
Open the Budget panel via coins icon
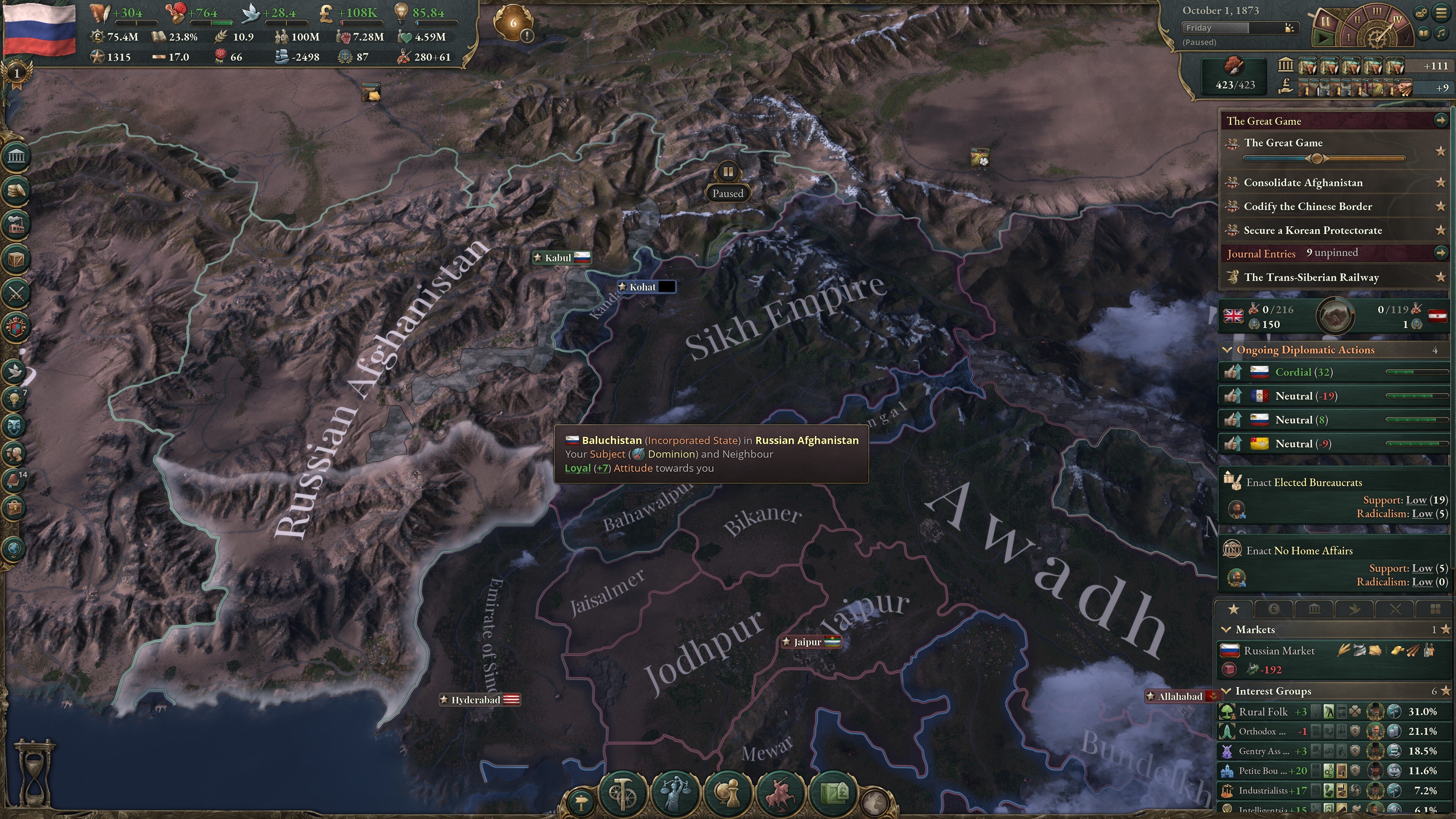click(x=15, y=191)
